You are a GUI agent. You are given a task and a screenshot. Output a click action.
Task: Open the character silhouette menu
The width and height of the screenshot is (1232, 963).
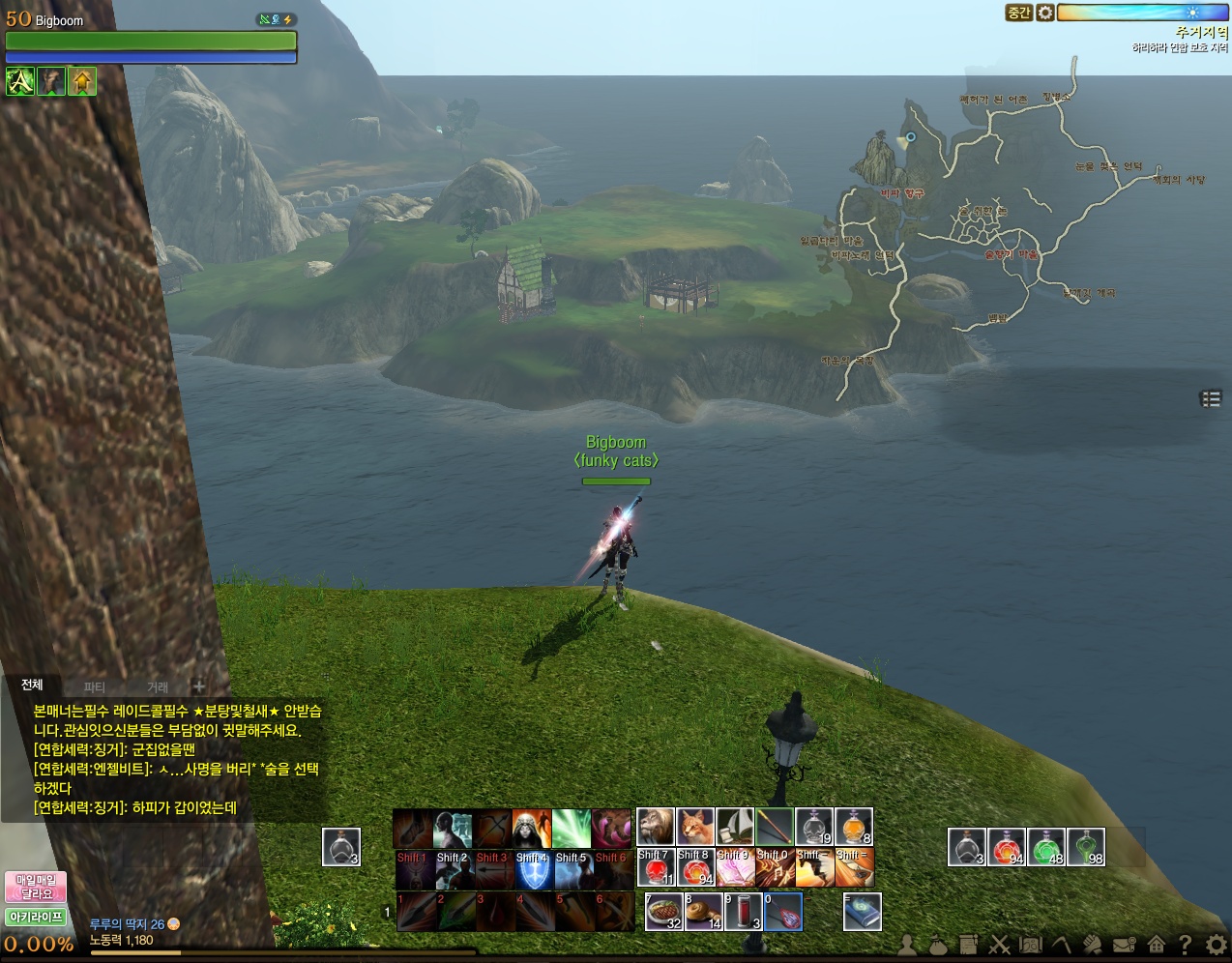pos(907,945)
